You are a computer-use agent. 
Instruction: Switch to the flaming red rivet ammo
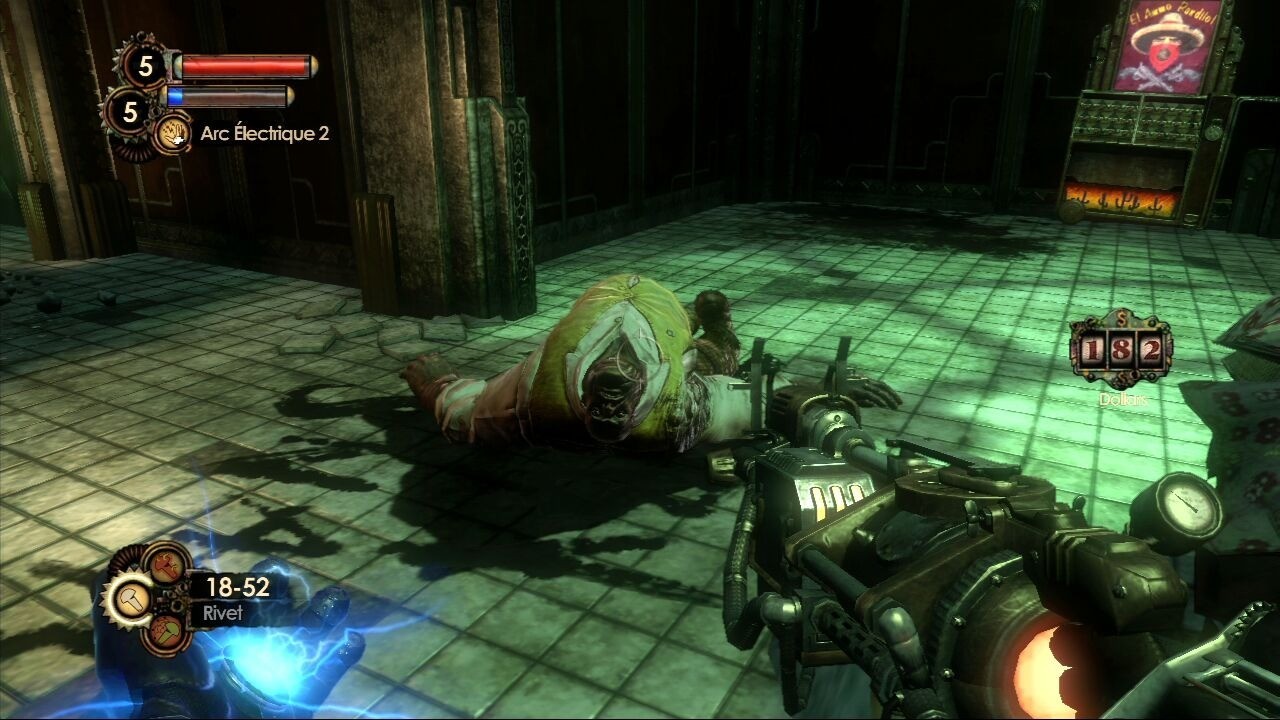[x=166, y=565]
